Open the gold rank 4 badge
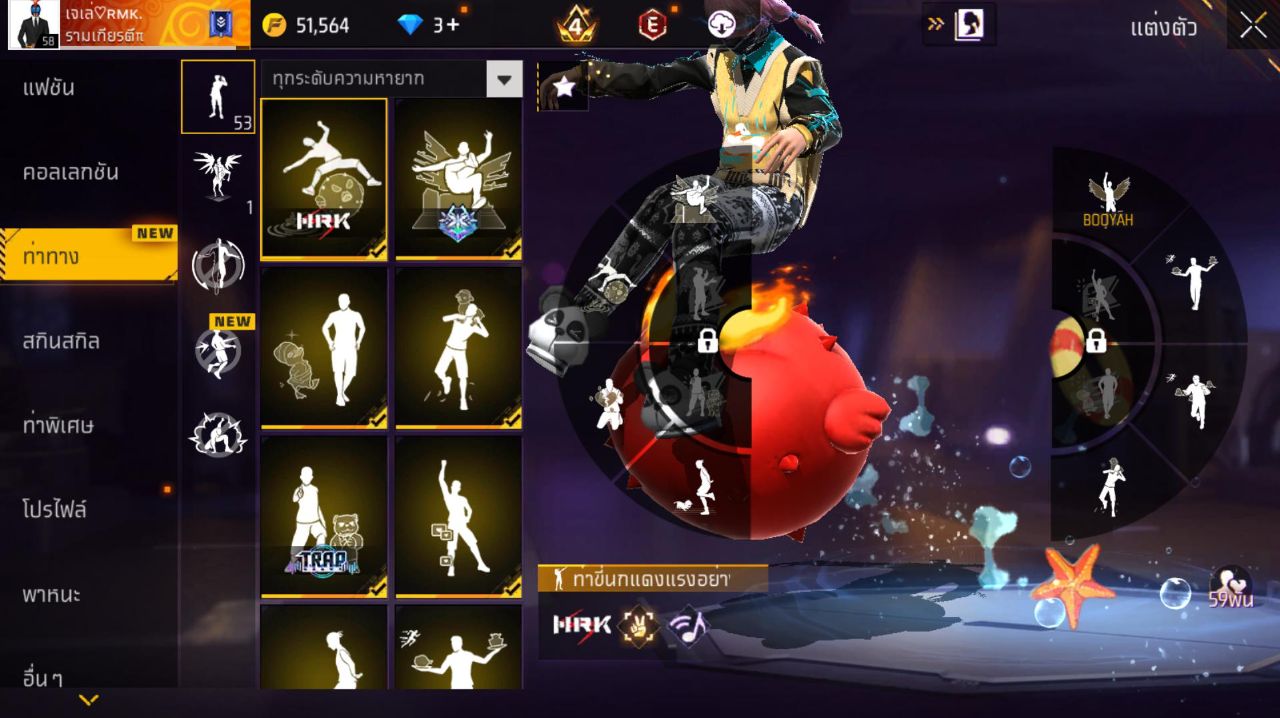The width and height of the screenshot is (1280, 718). click(x=577, y=25)
